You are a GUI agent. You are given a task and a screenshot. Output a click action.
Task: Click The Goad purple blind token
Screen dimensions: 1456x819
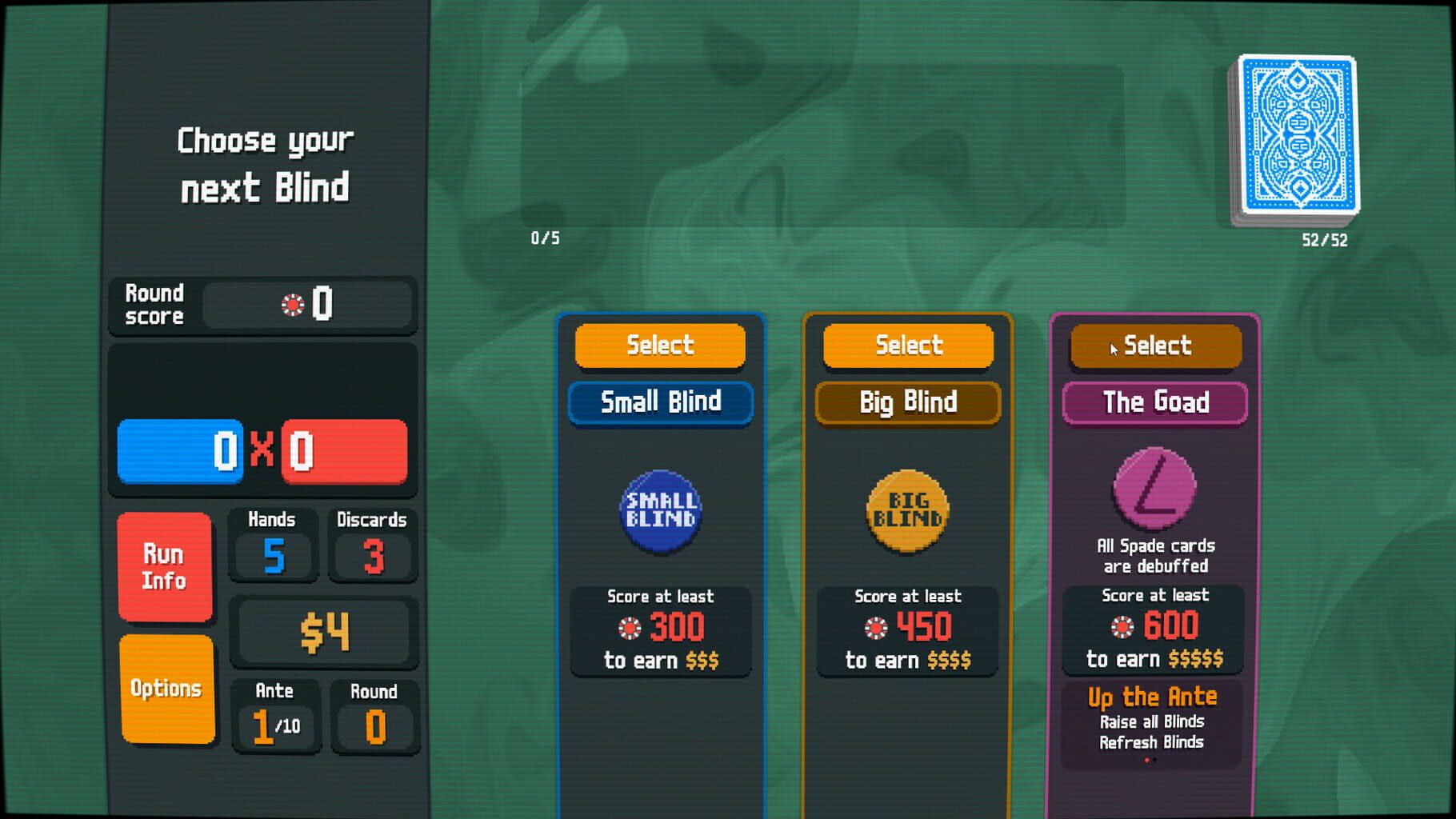coord(1154,491)
